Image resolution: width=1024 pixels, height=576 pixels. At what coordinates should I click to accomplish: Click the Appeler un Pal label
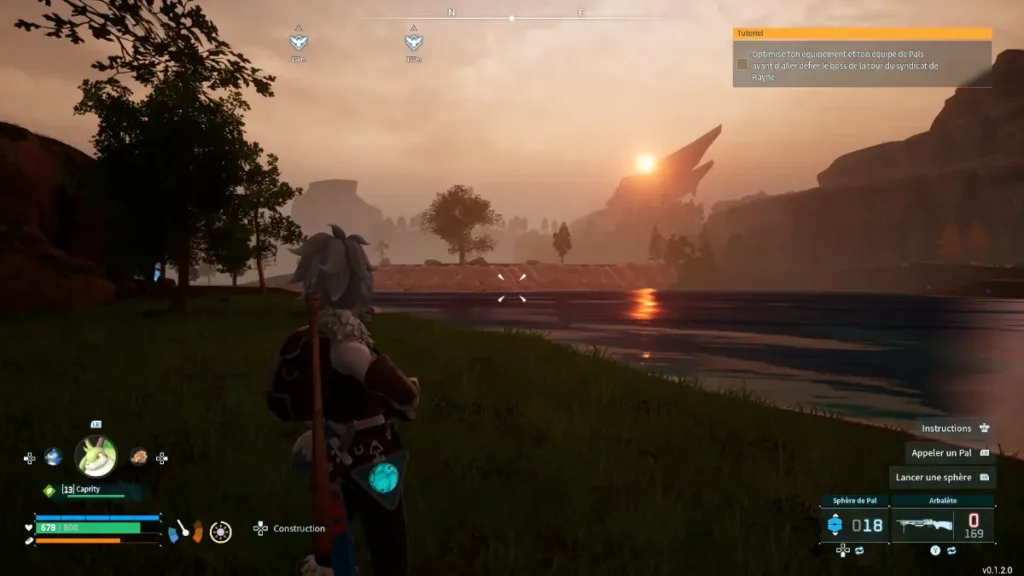click(941, 453)
